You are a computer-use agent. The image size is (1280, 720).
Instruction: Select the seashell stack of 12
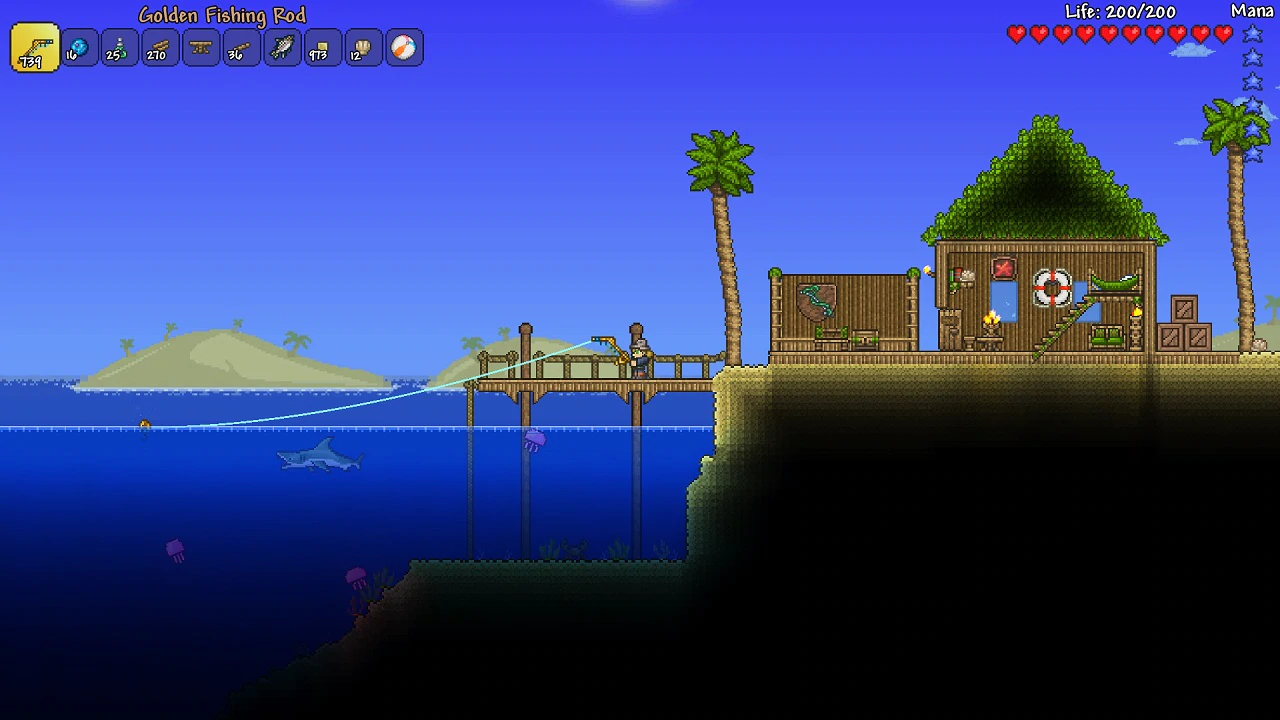[x=363, y=47]
